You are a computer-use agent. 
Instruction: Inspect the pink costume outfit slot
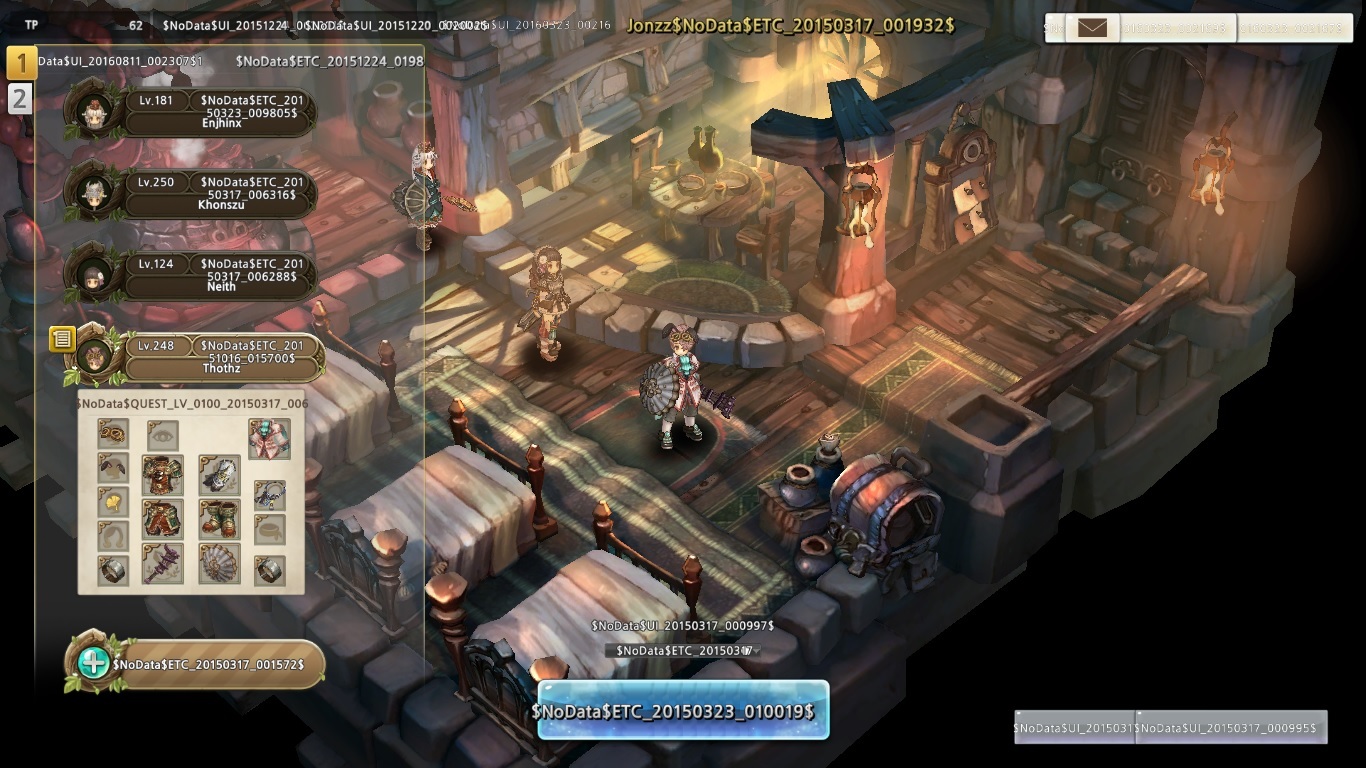click(269, 438)
